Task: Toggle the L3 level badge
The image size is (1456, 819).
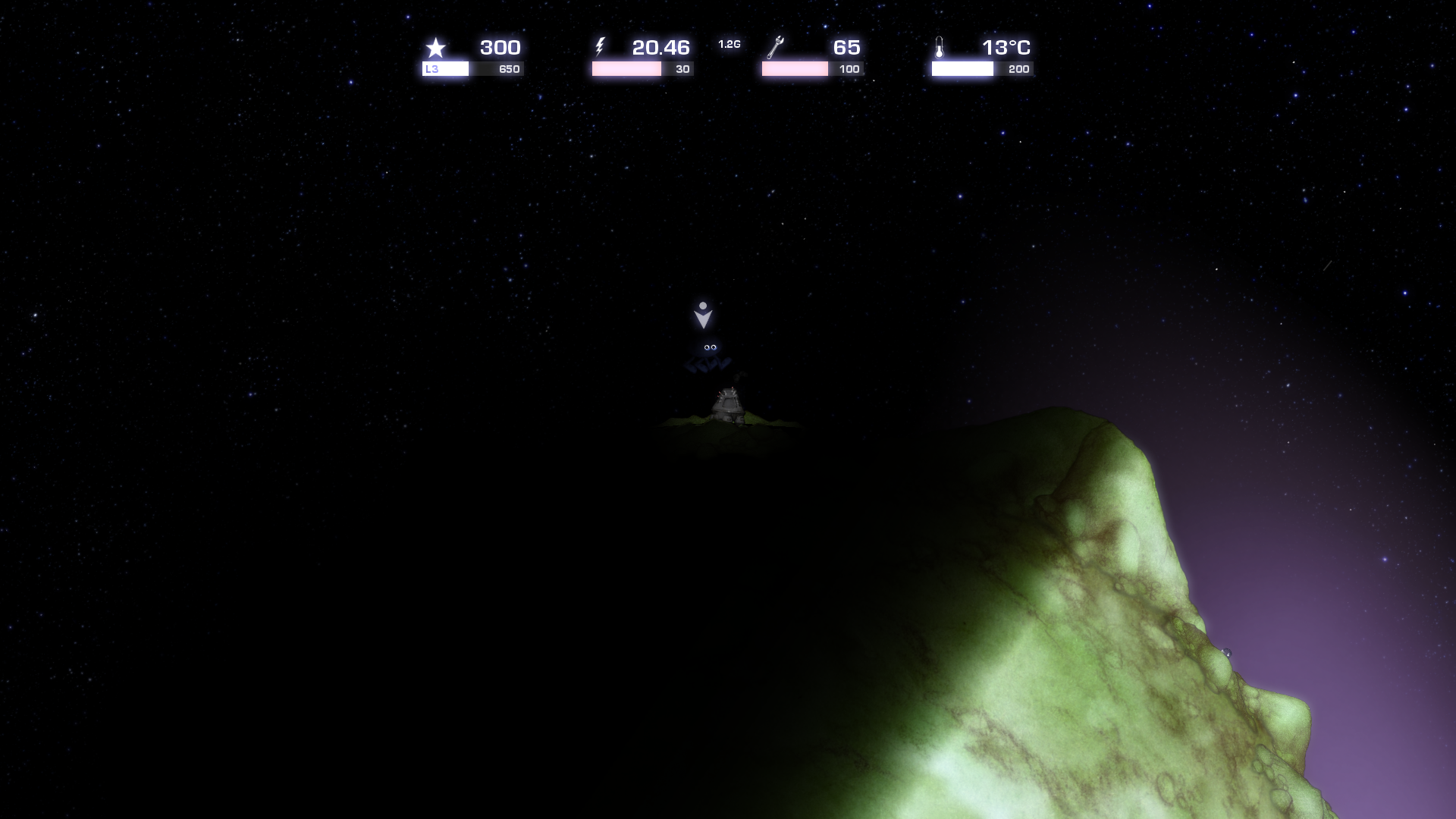Action: click(432, 69)
